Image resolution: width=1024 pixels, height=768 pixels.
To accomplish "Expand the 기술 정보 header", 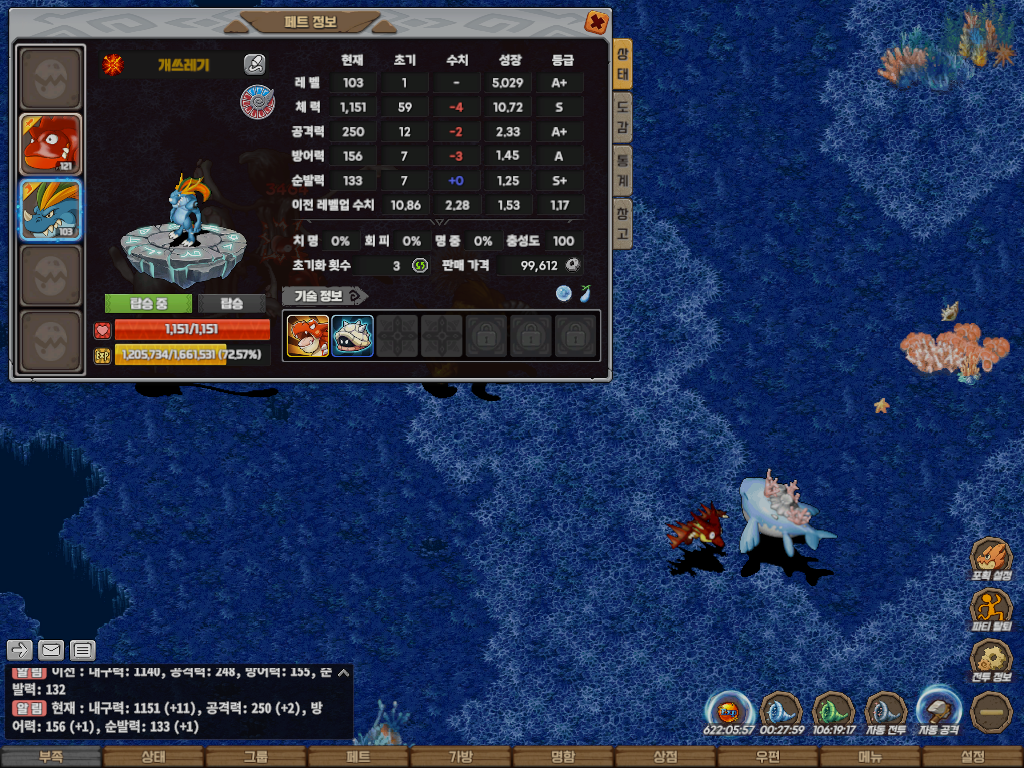I will pos(325,295).
